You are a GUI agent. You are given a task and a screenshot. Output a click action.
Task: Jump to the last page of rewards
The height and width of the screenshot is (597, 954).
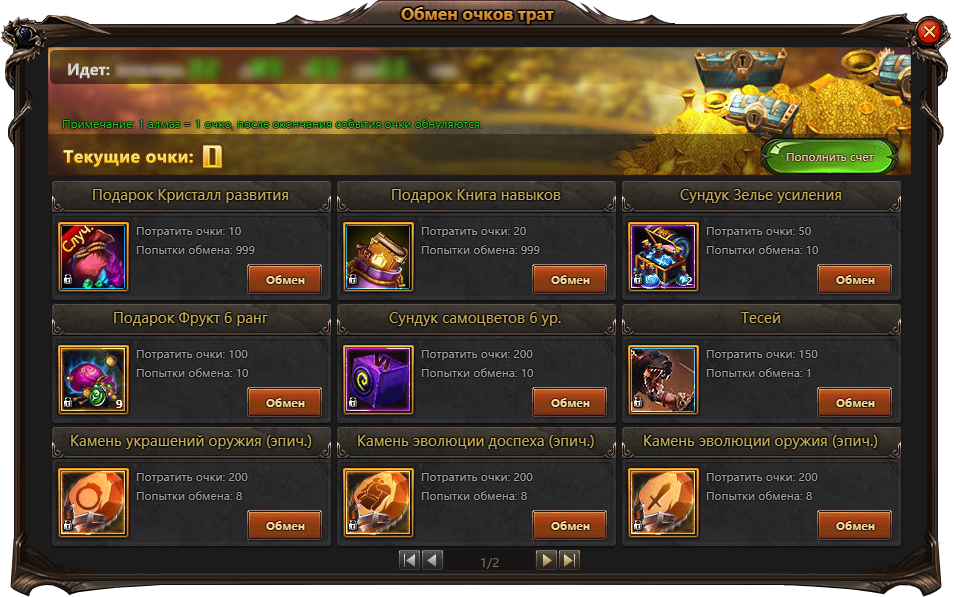pyautogui.click(x=569, y=560)
